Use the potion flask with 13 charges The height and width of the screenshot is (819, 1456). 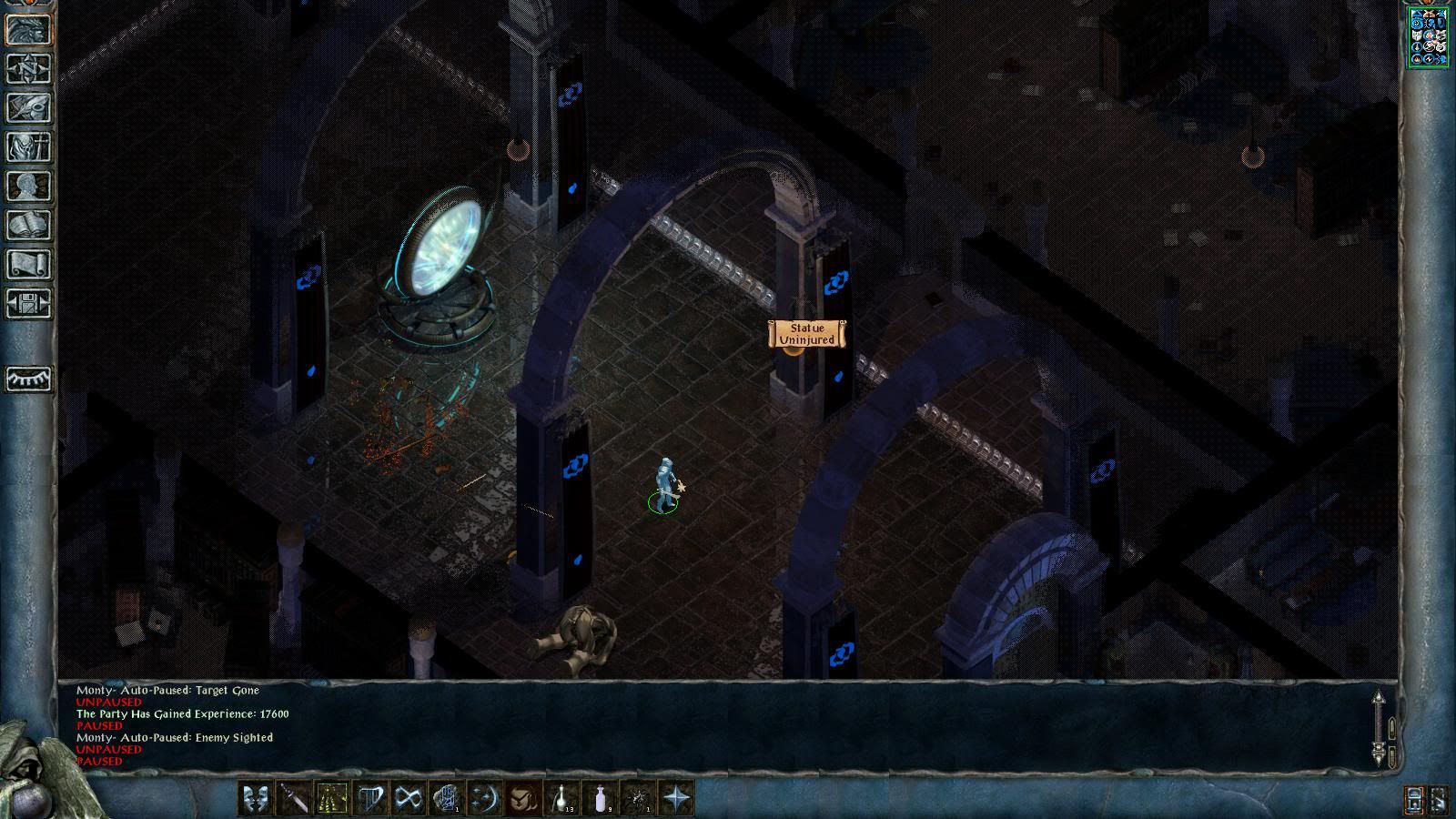561,798
